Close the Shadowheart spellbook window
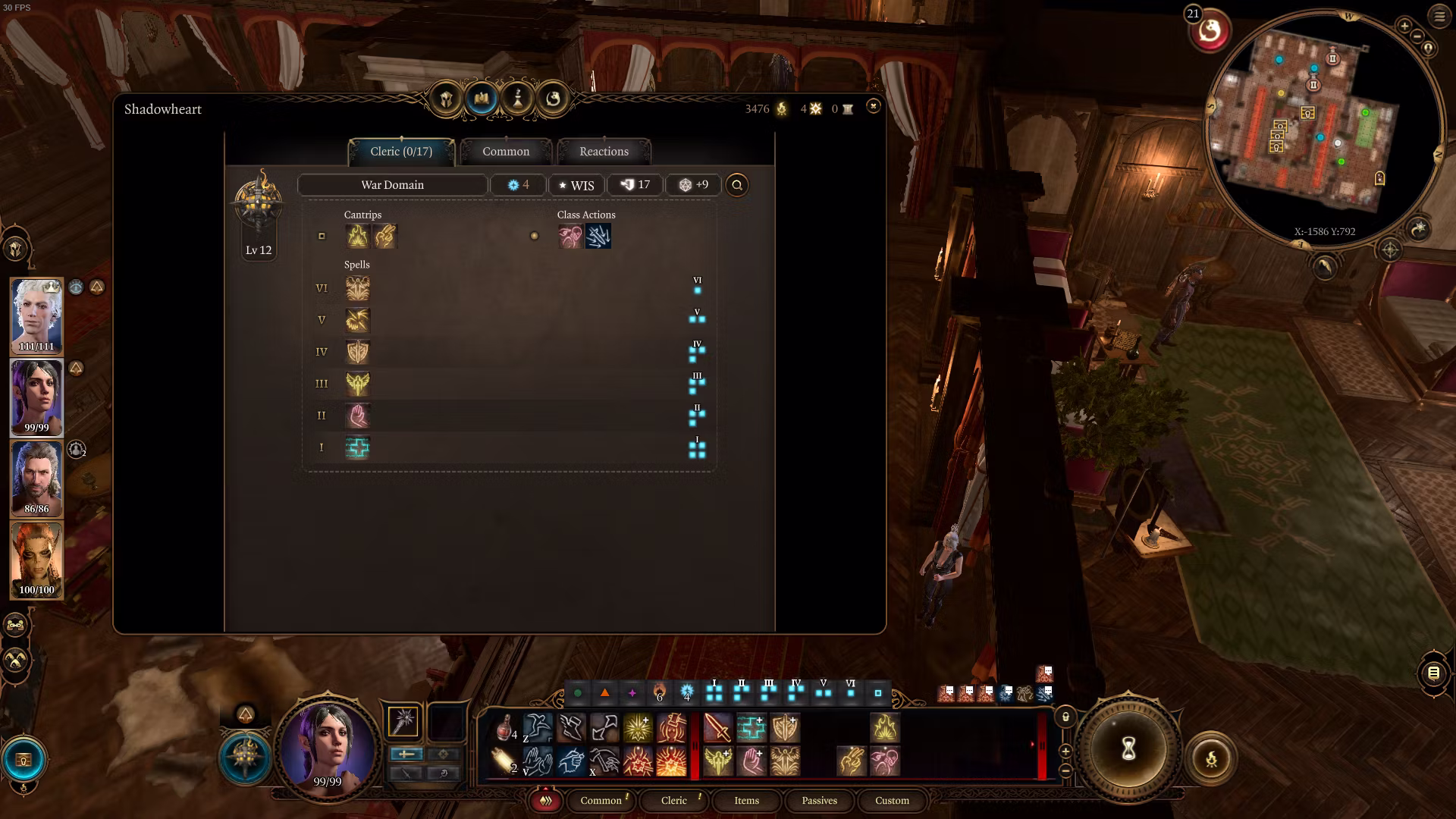The width and height of the screenshot is (1456, 819). 873,106
